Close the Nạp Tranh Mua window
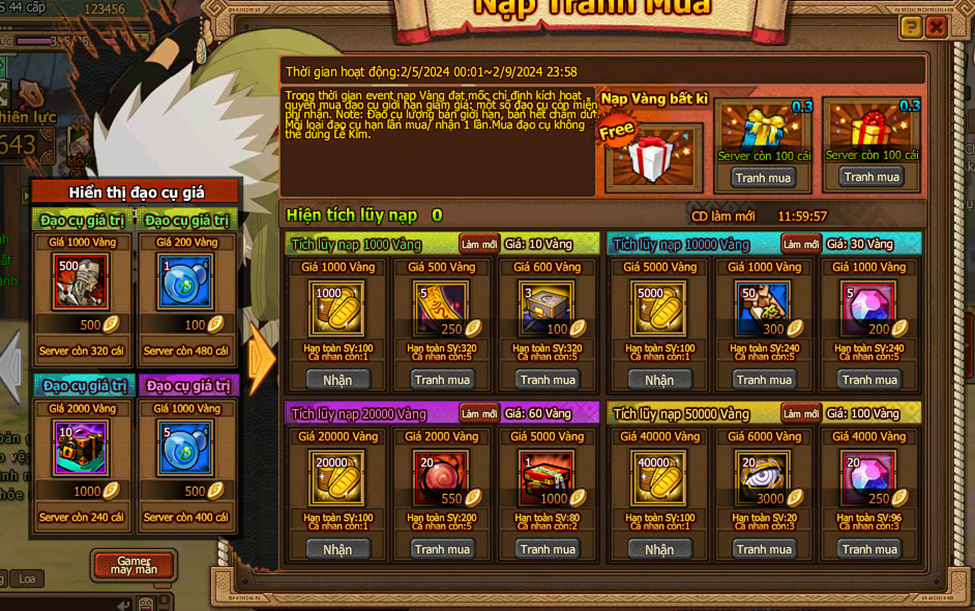Screen dimensions: 975x611 (x=936, y=27)
